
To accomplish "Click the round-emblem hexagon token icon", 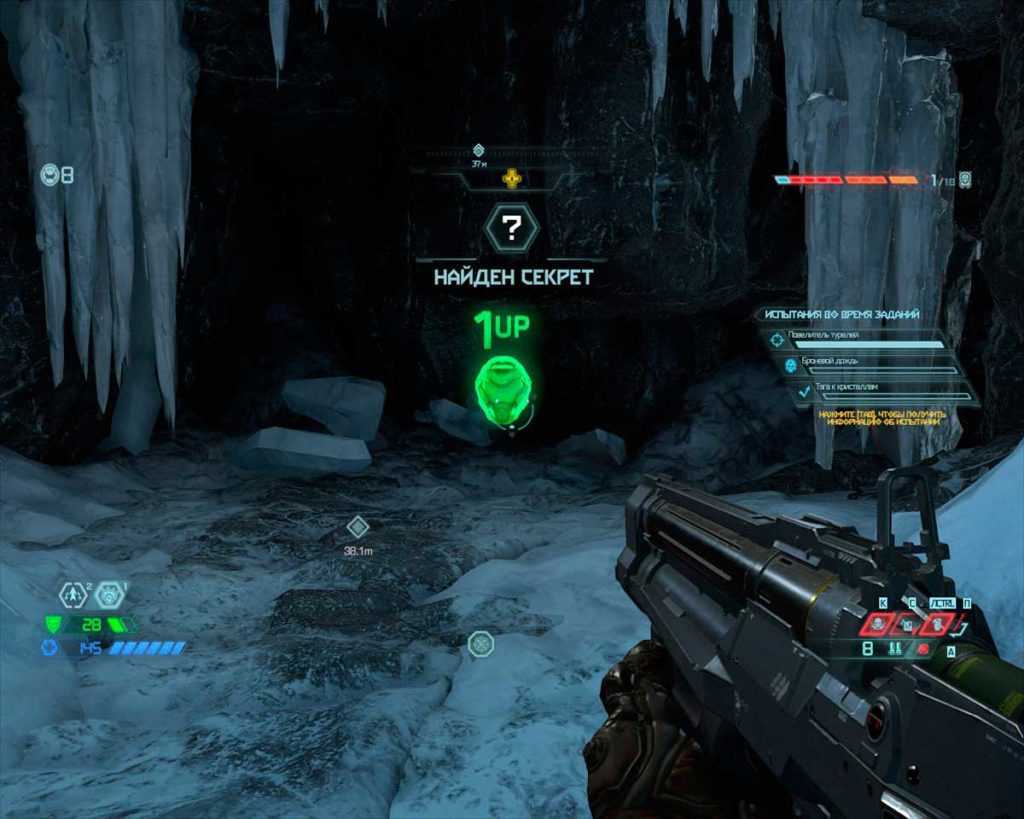I will [x=110, y=595].
